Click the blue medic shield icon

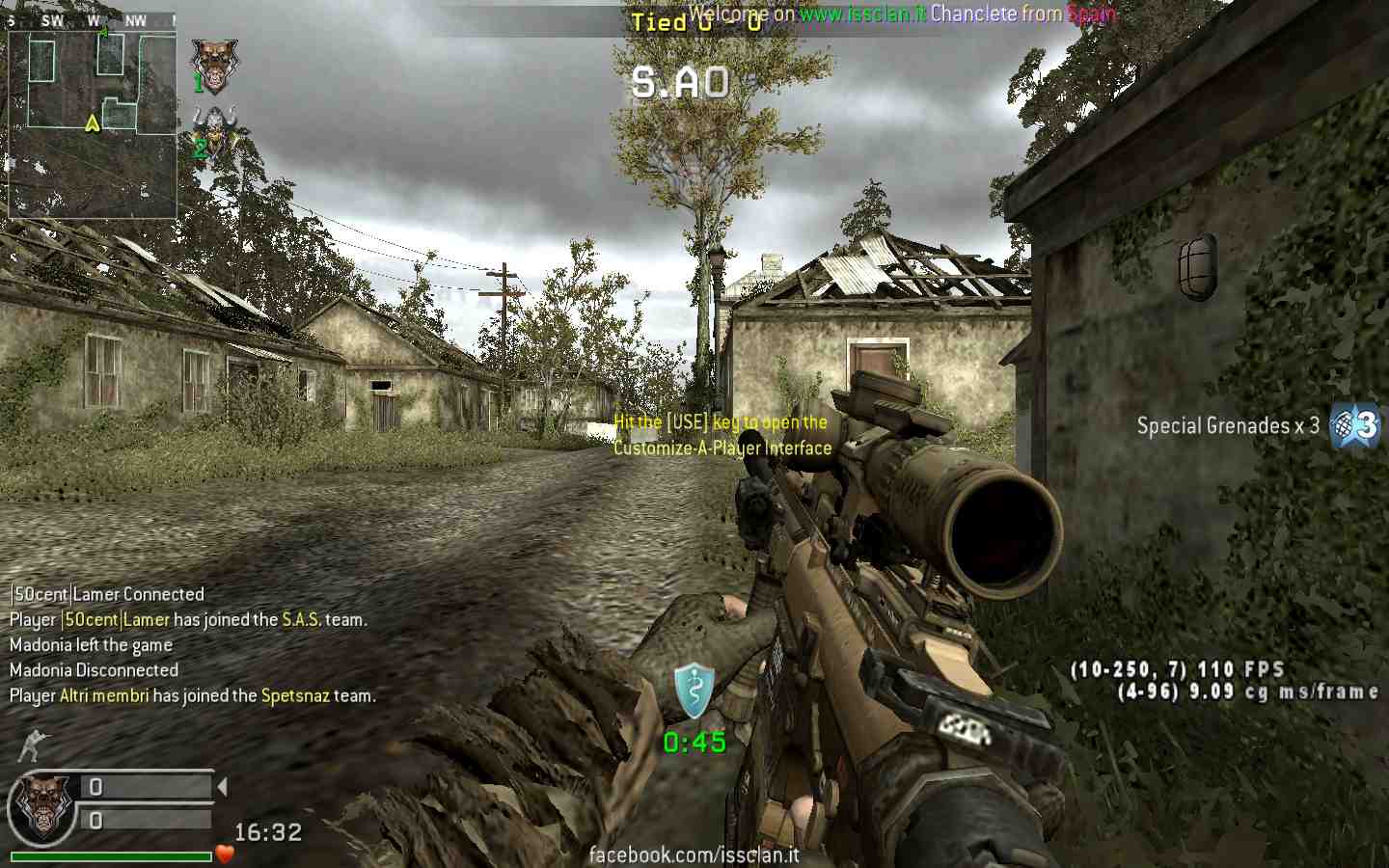pos(694,691)
